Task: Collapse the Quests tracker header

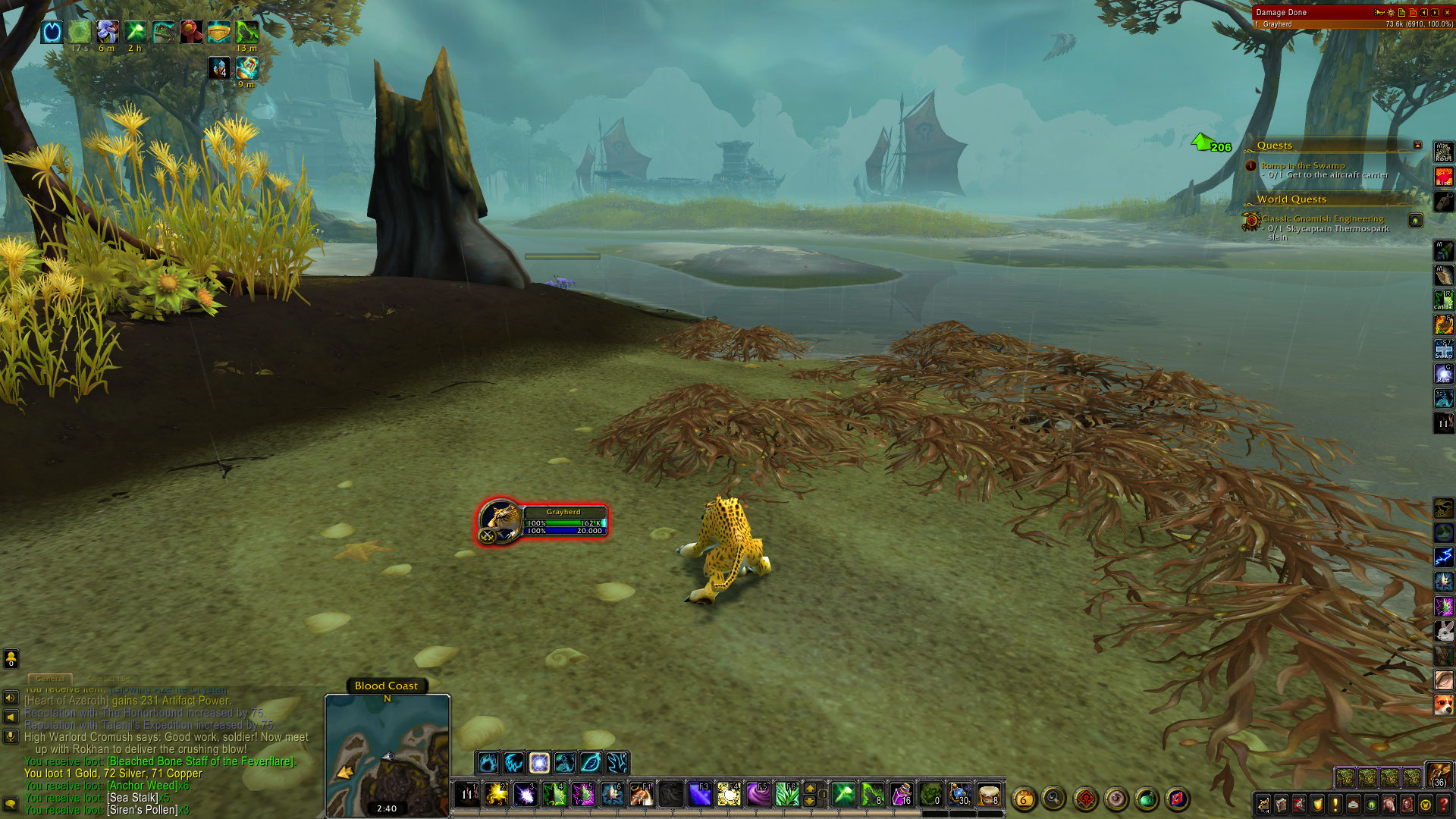Action: tap(1417, 145)
